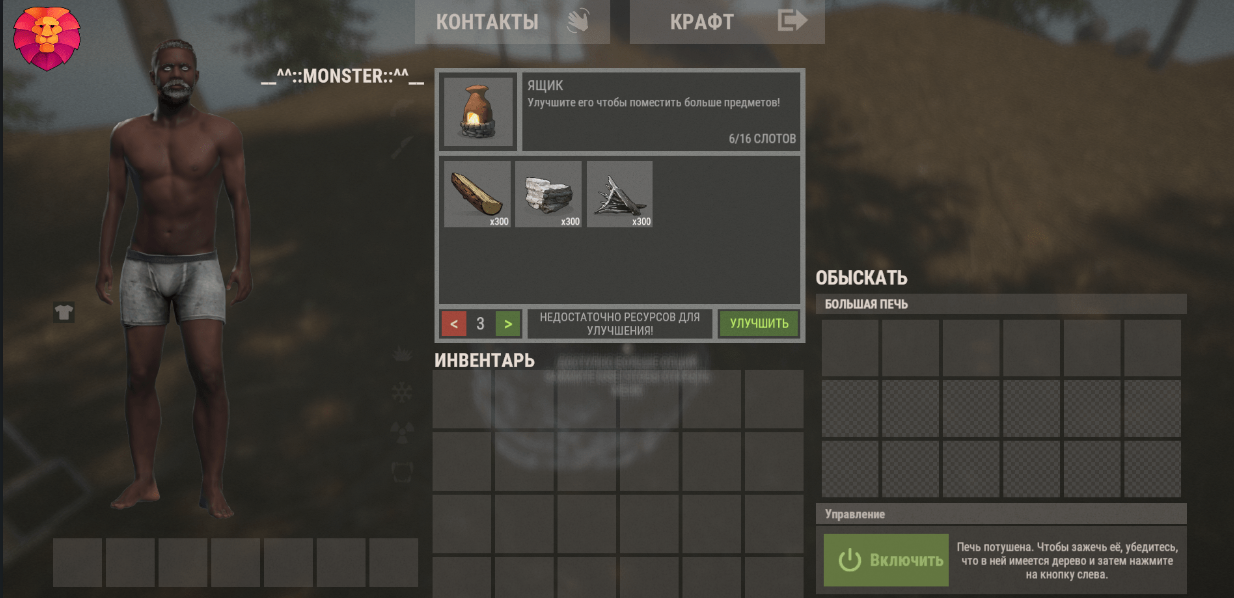Click the red previous page arrow

454,324
